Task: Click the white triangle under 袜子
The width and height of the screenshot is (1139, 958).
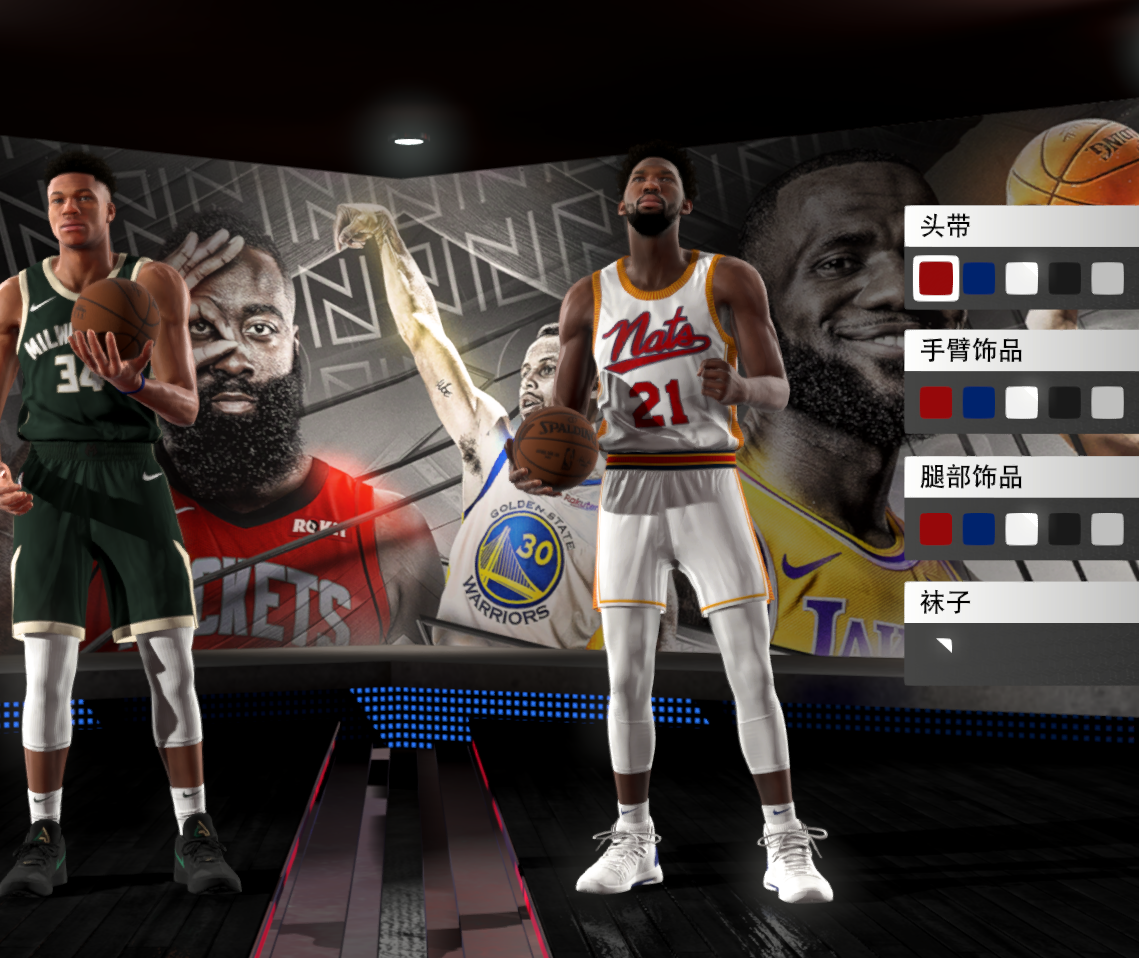Action: (944, 645)
